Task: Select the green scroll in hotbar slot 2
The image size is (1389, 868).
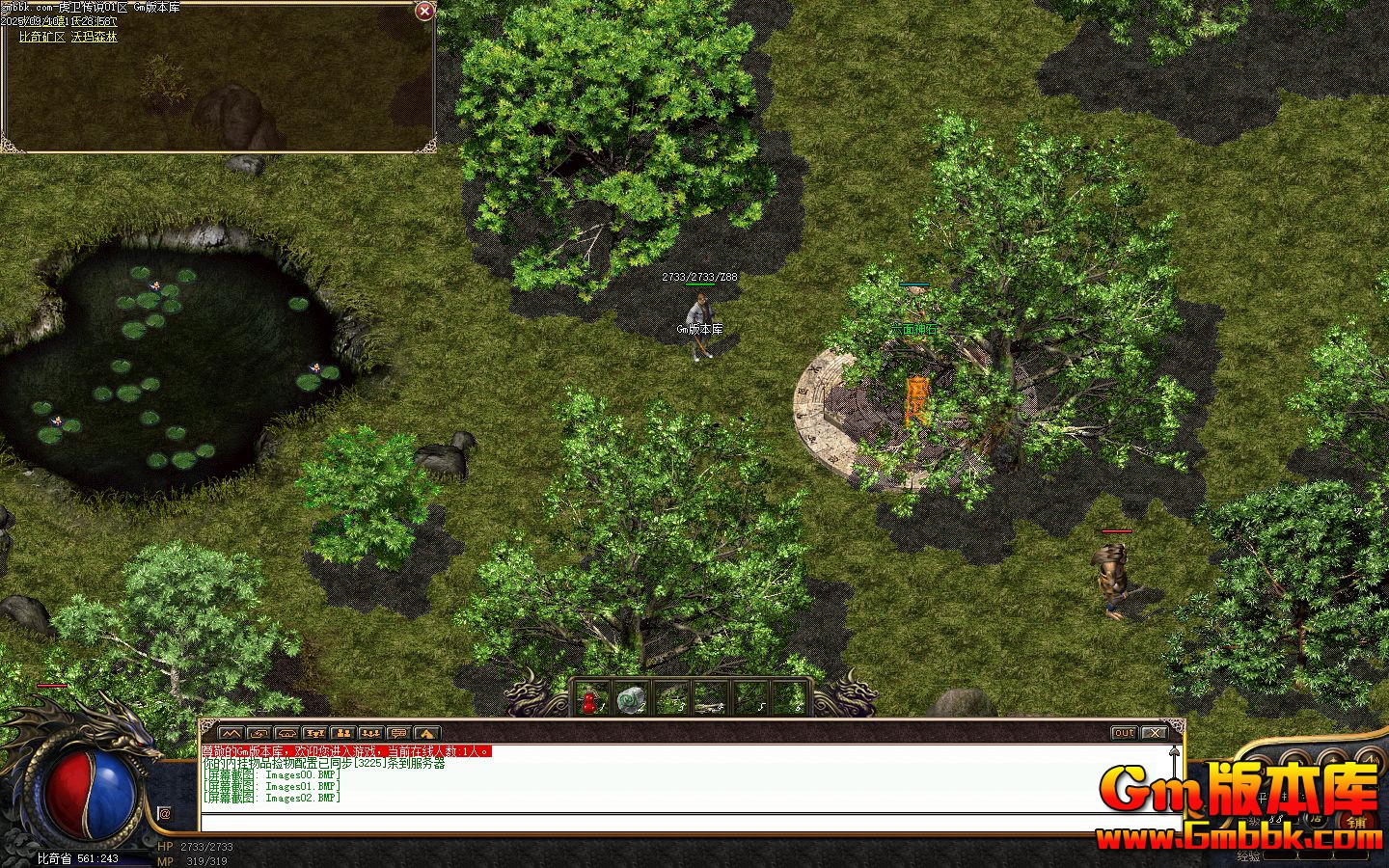Action: 631,697
